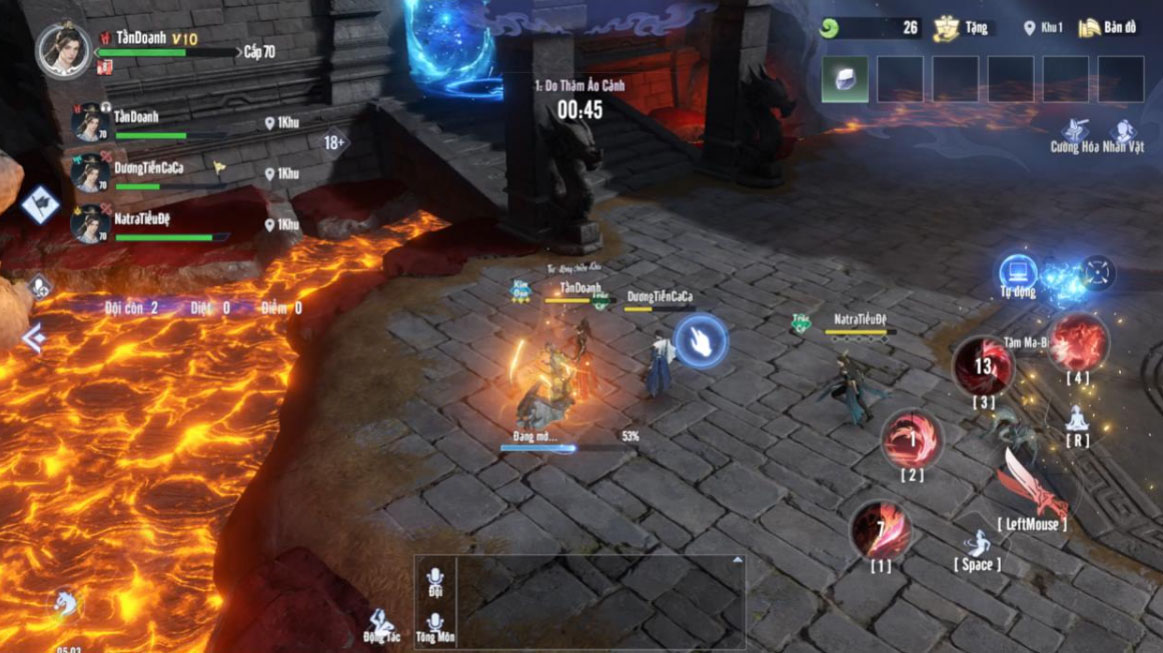Open TầnDoanh's main player portrait

click(x=64, y=49)
